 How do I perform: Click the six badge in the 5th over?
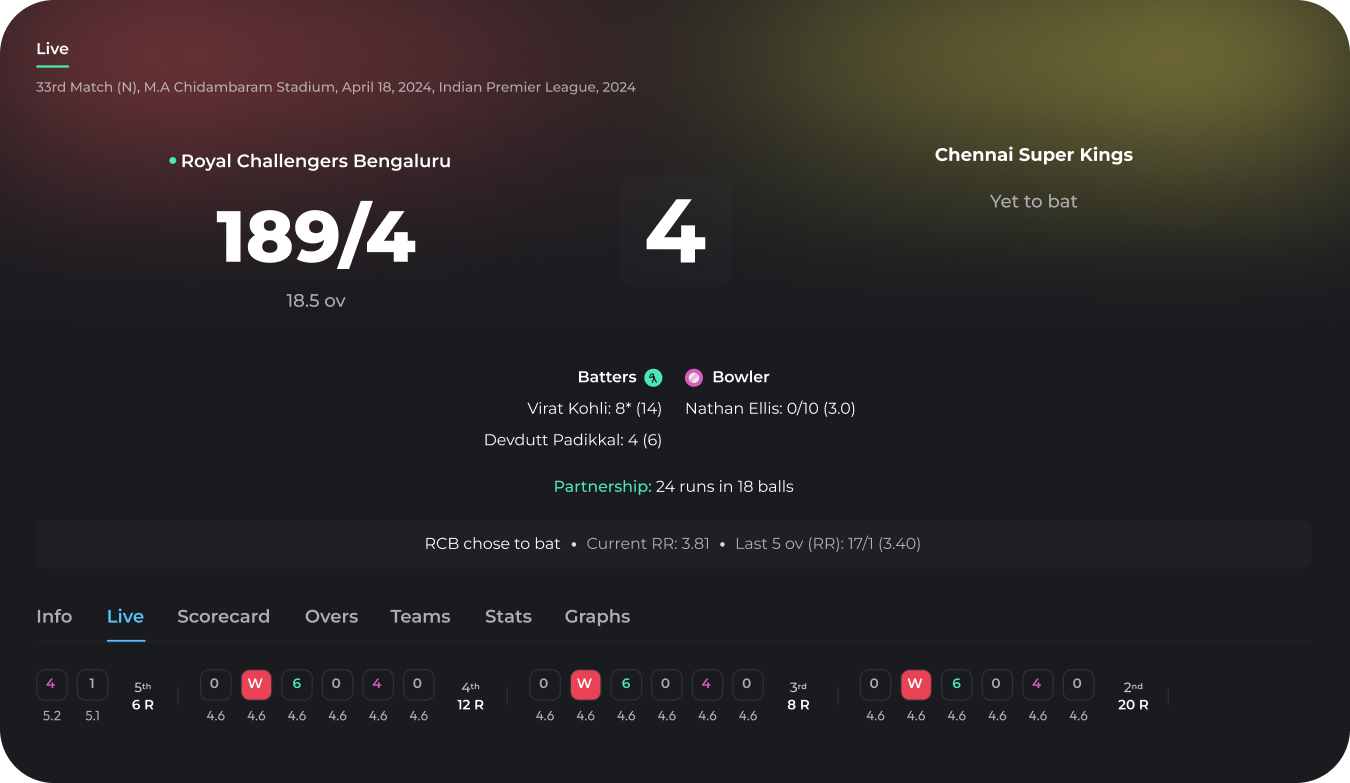(x=296, y=684)
